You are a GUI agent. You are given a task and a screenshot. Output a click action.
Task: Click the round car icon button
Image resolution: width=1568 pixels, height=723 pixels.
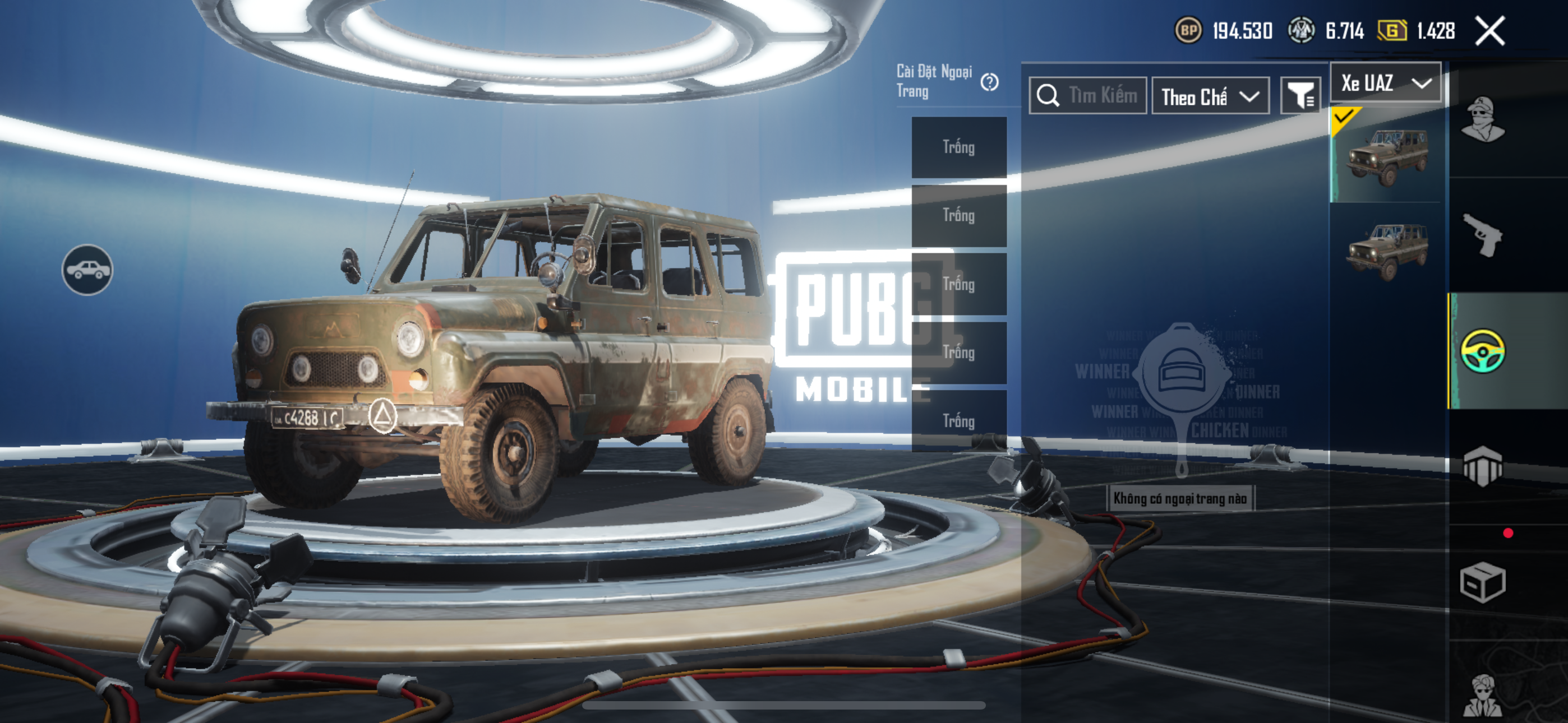point(87,270)
